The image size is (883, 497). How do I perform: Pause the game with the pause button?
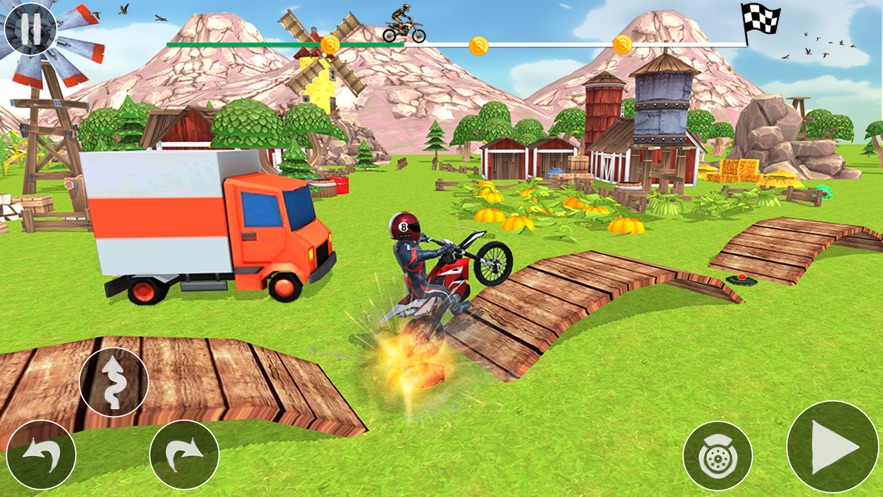point(30,30)
